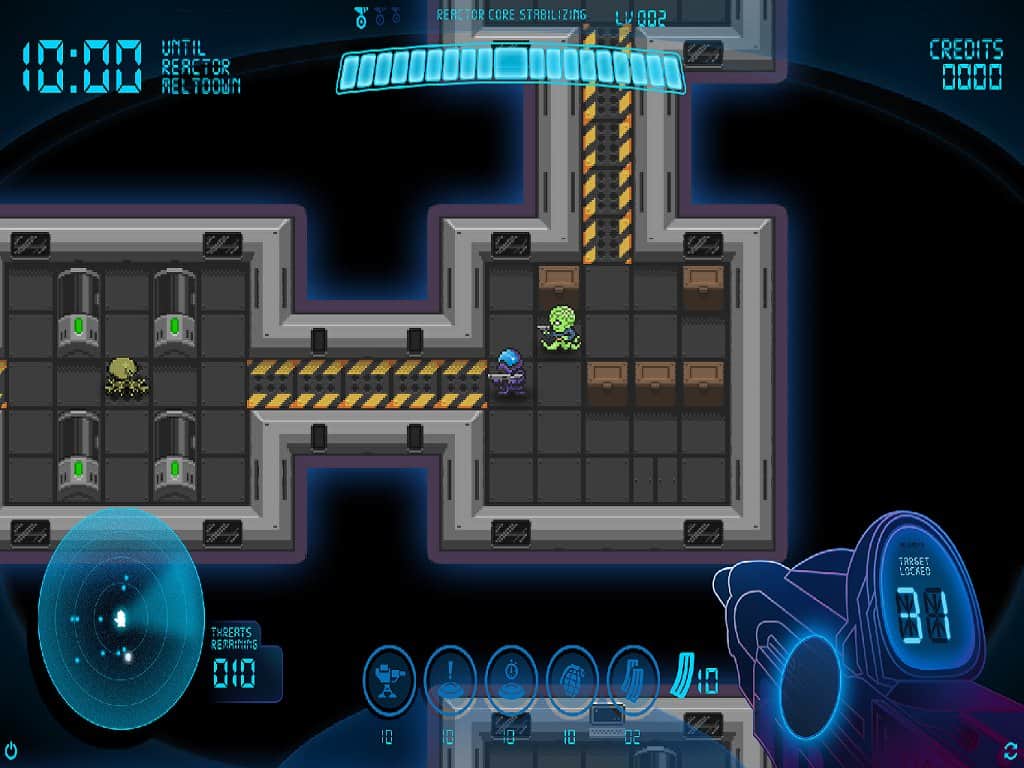Choose the stopwatch timed mine

tap(511, 680)
